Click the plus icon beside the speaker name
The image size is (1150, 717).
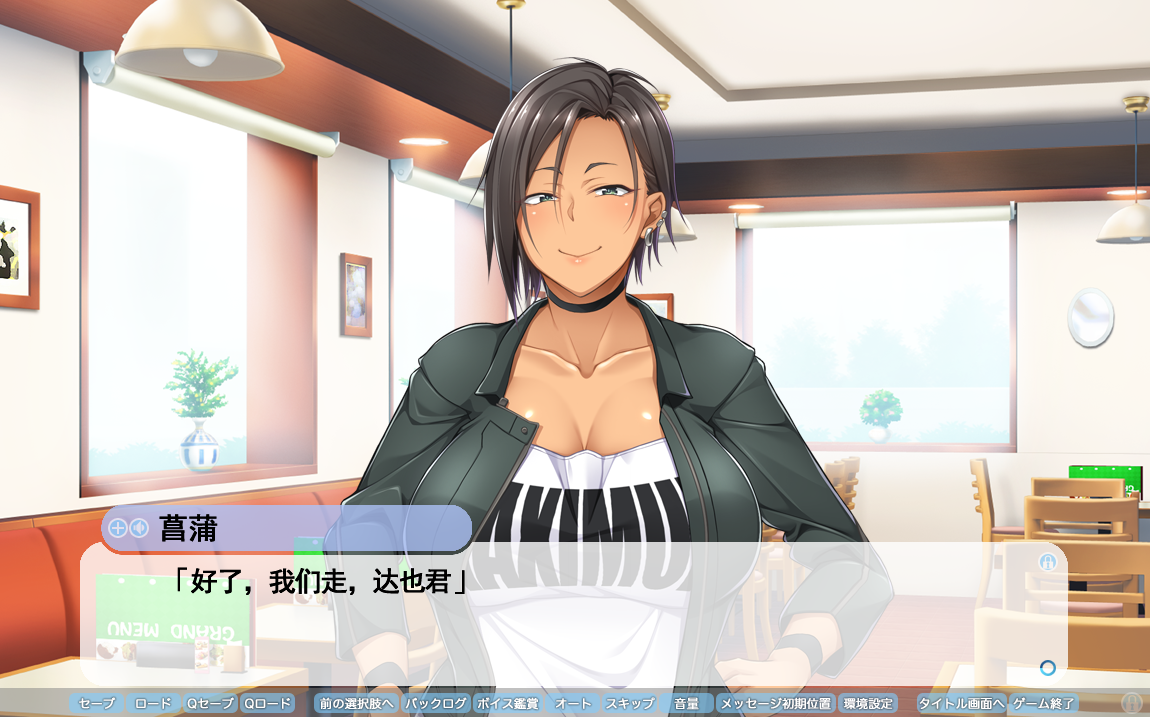pos(117,528)
